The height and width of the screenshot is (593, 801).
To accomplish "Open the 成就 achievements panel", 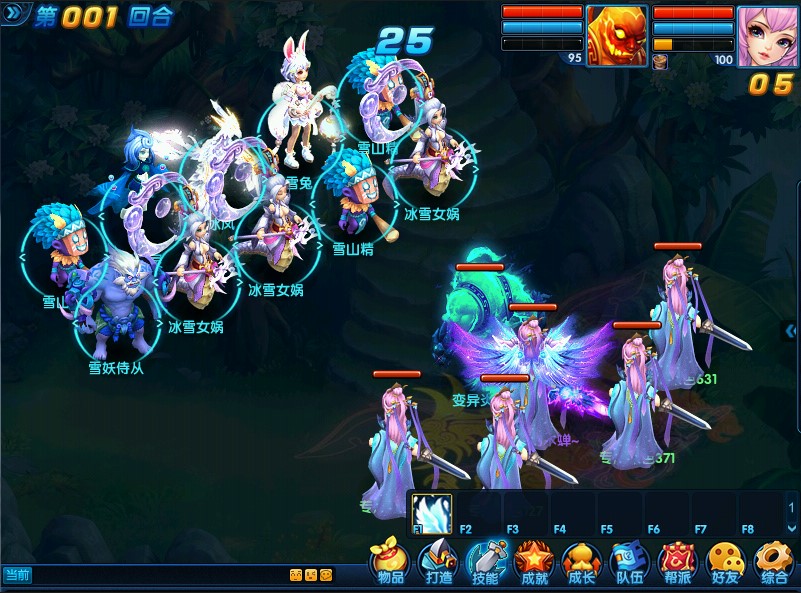I will click(x=534, y=562).
